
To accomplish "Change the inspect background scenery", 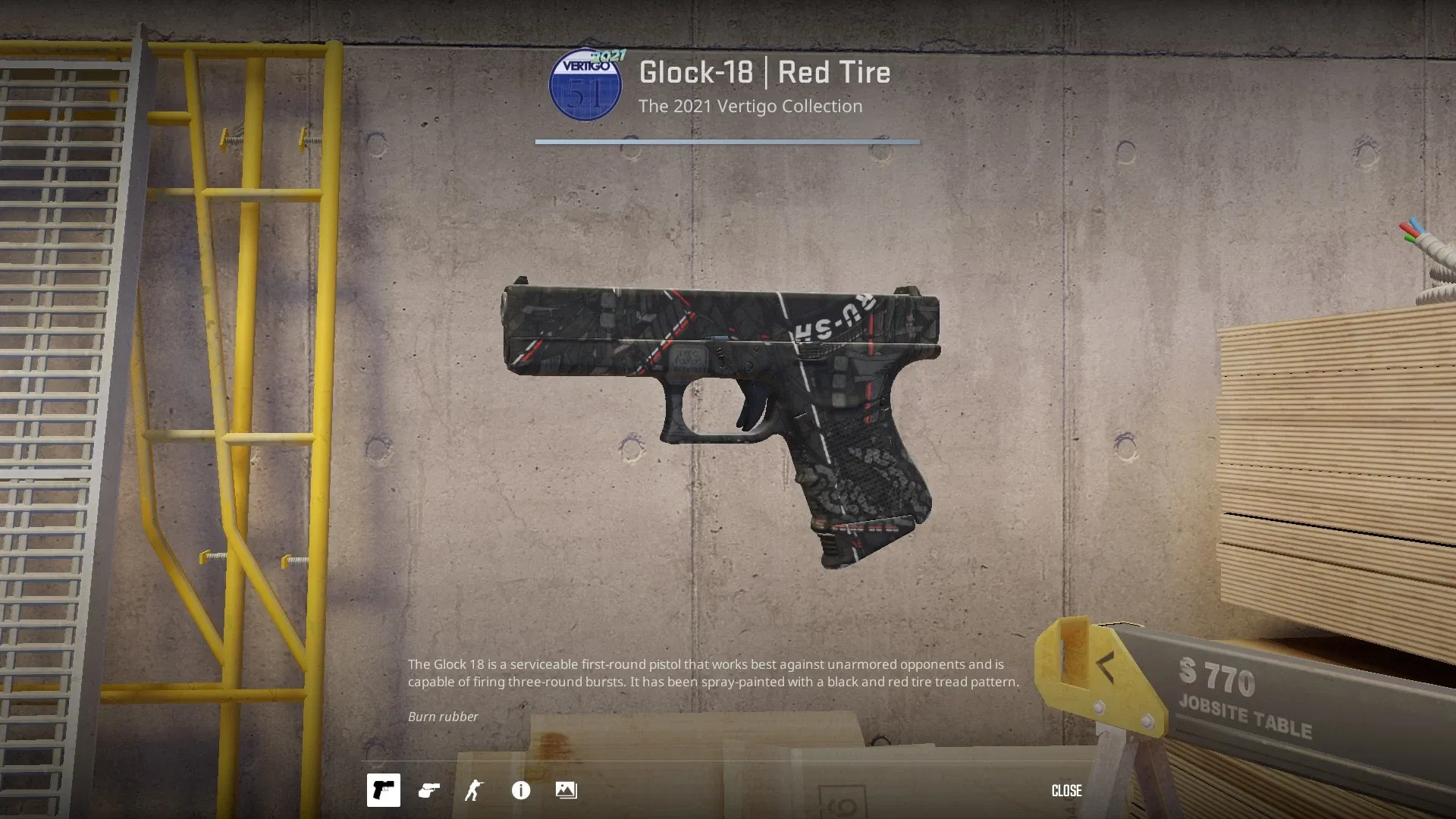I will pos(566,790).
